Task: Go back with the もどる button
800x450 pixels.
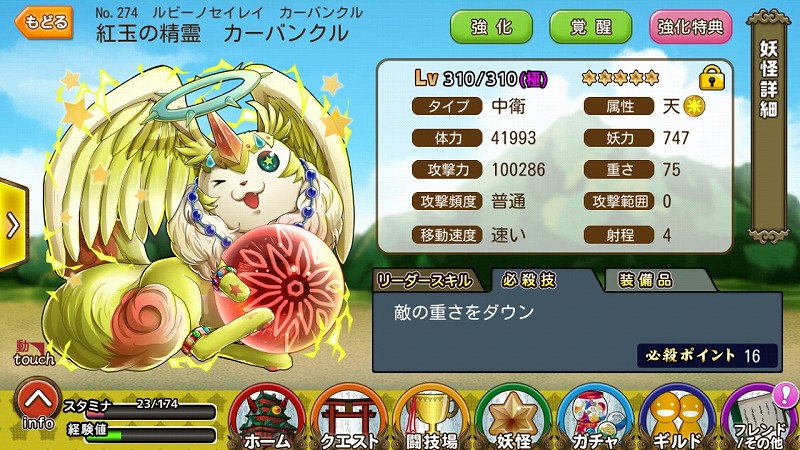Action: click(44, 22)
